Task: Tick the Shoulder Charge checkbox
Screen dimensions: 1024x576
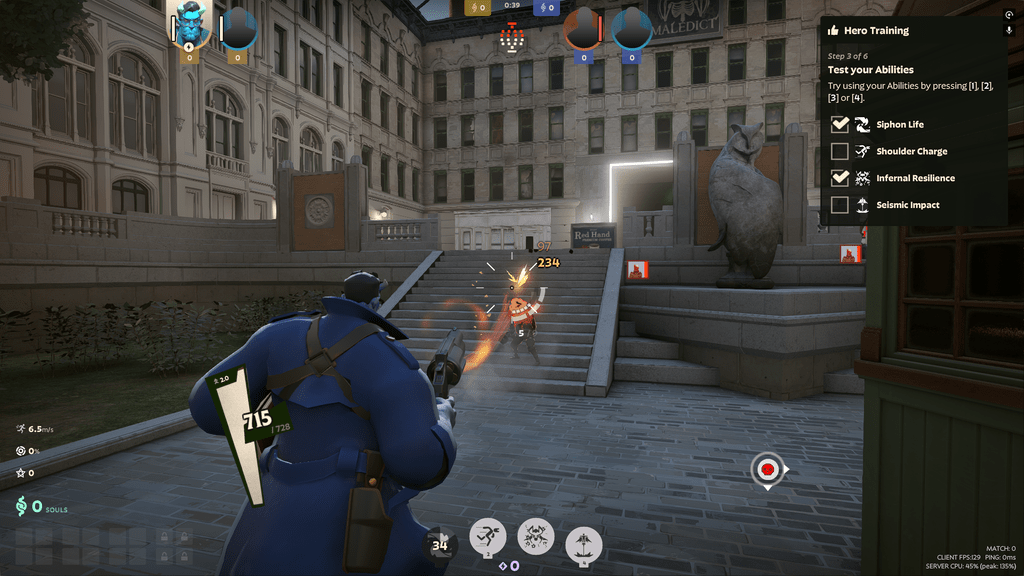Action: tap(840, 152)
